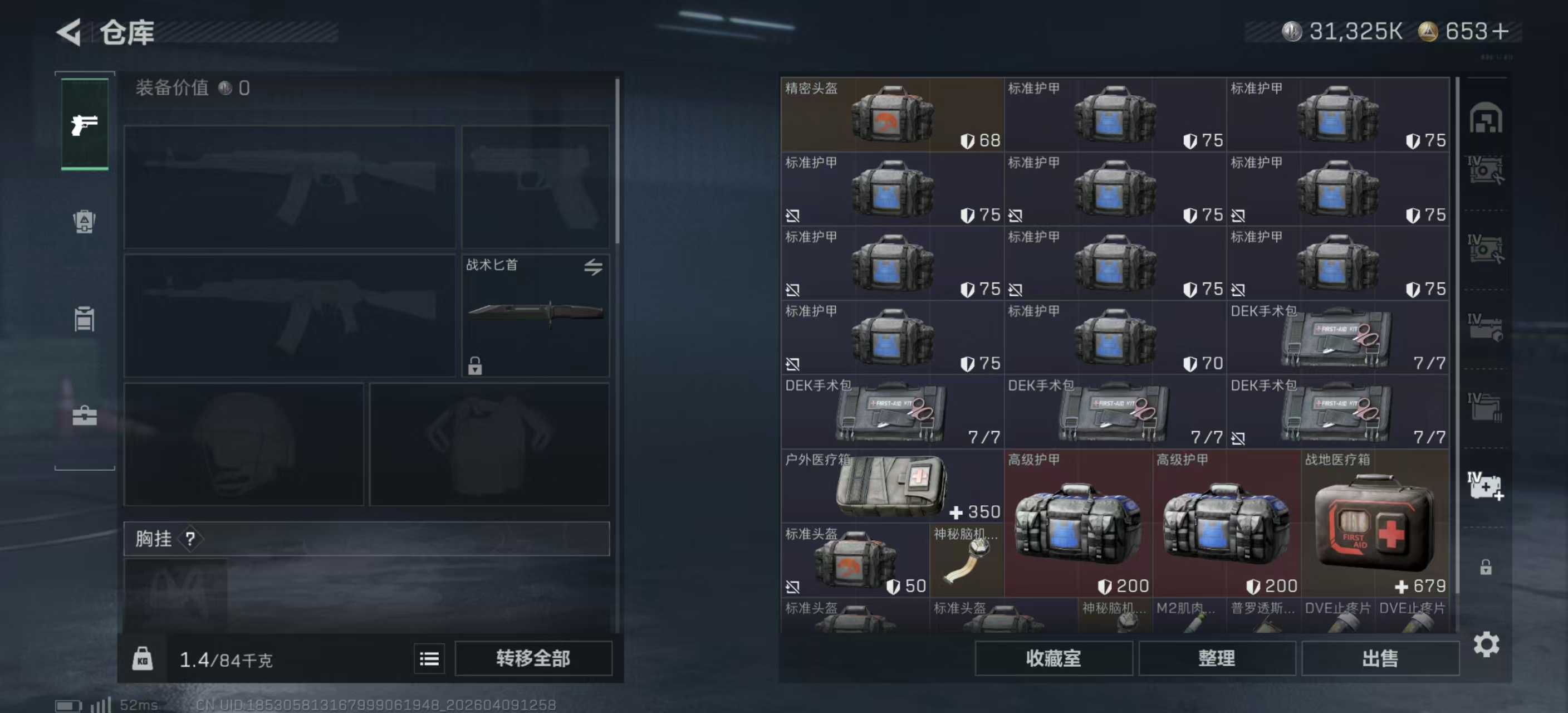1568x713 pixels.
Task: Open the chest rig tab below the backpack icon
Action: pos(84,320)
